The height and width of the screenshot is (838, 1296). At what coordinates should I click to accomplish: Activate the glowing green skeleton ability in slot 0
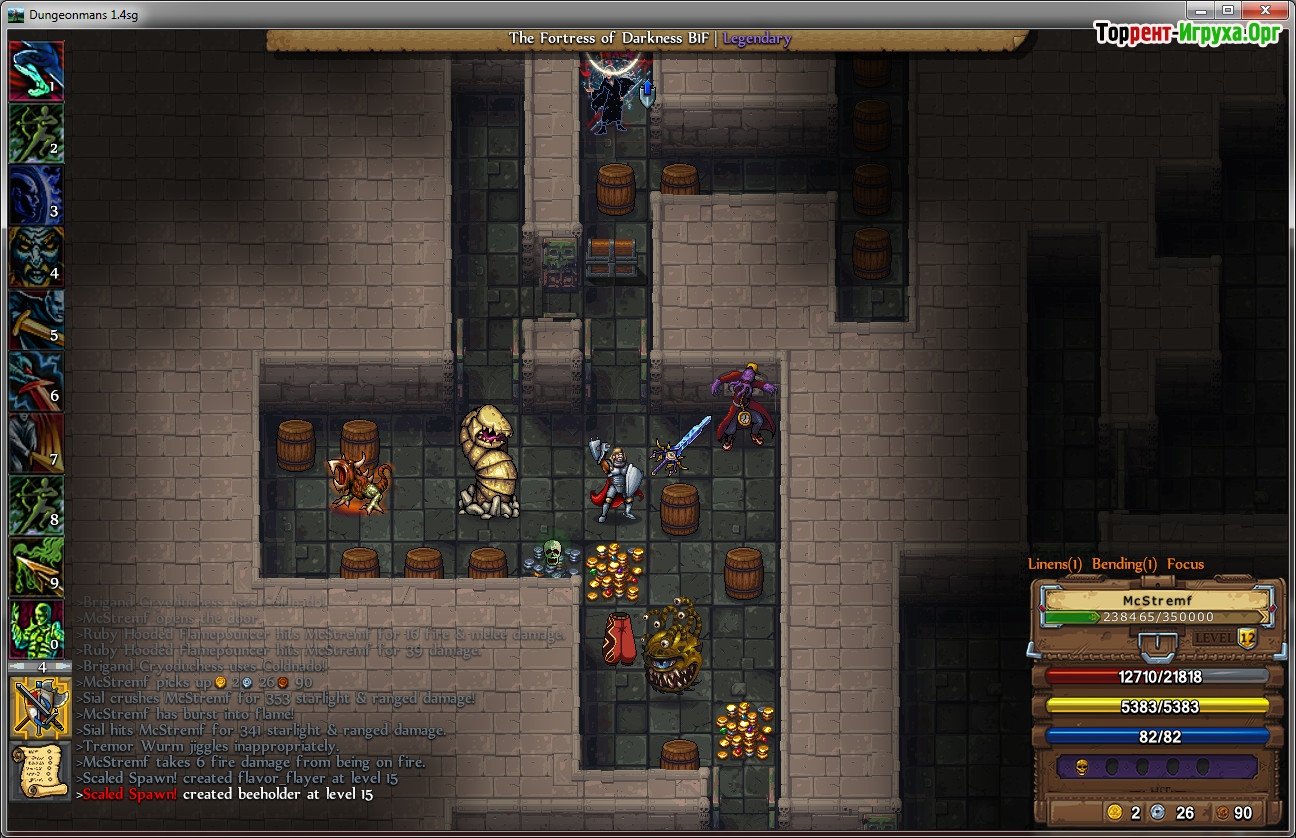point(36,629)
